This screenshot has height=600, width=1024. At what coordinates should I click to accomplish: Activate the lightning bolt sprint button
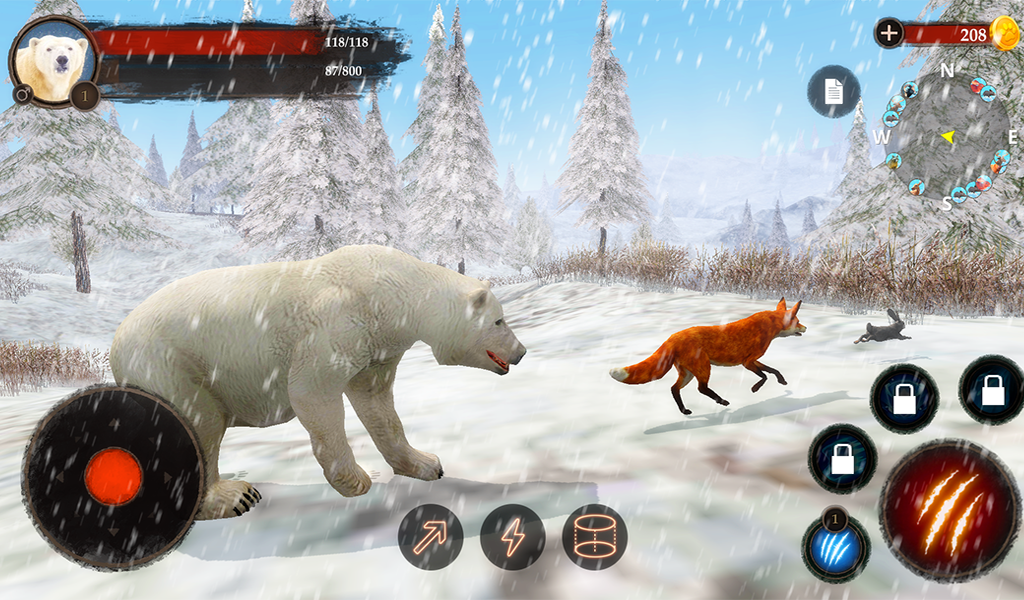(512, 537)
